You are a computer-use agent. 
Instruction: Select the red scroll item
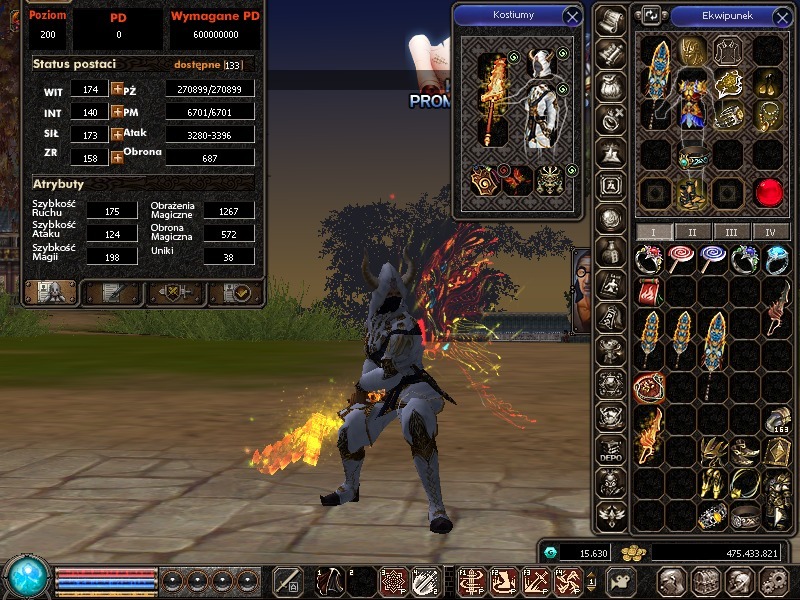tap(649, 292)
